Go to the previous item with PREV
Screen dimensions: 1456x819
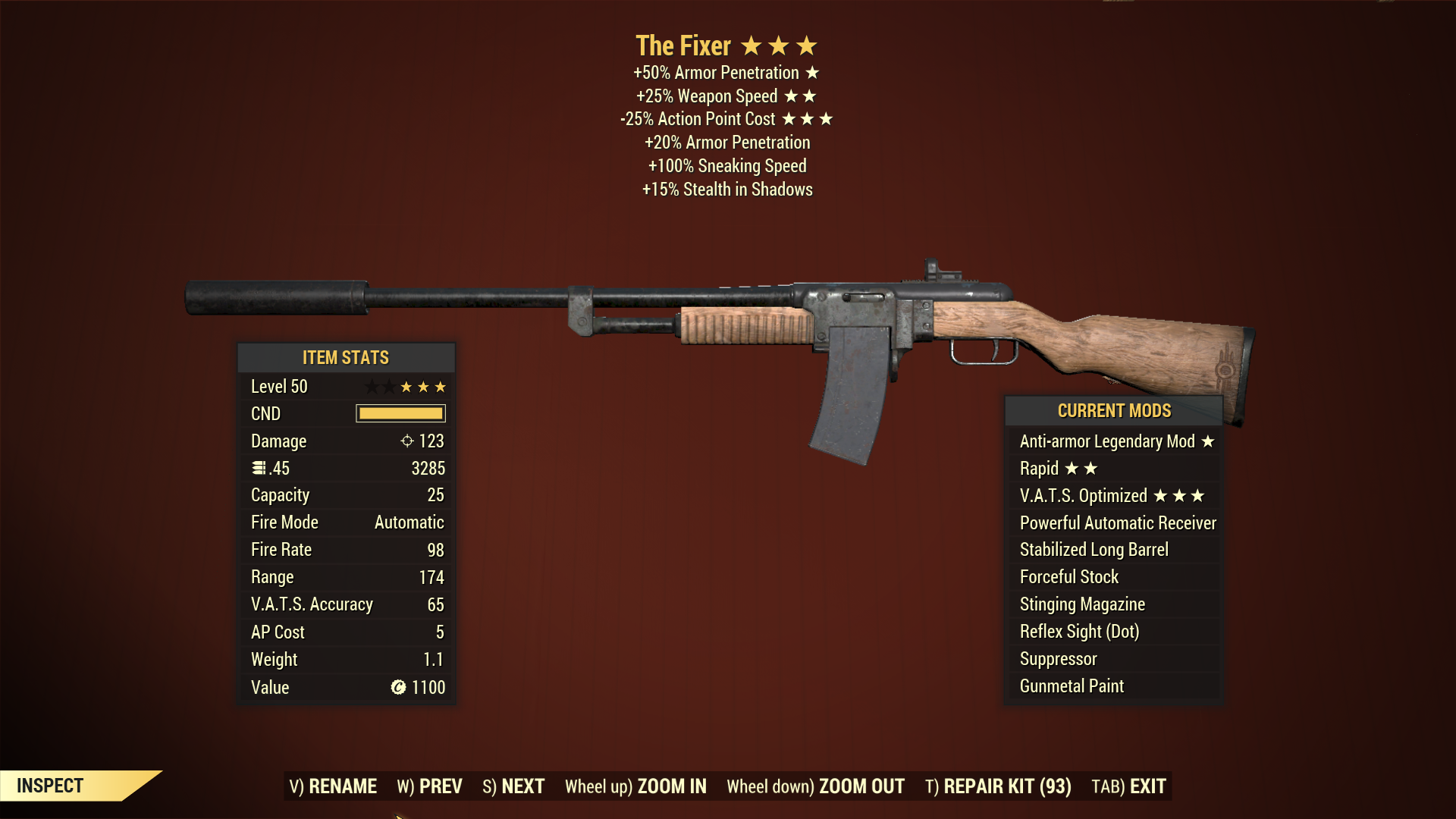[x=429, y=786]
